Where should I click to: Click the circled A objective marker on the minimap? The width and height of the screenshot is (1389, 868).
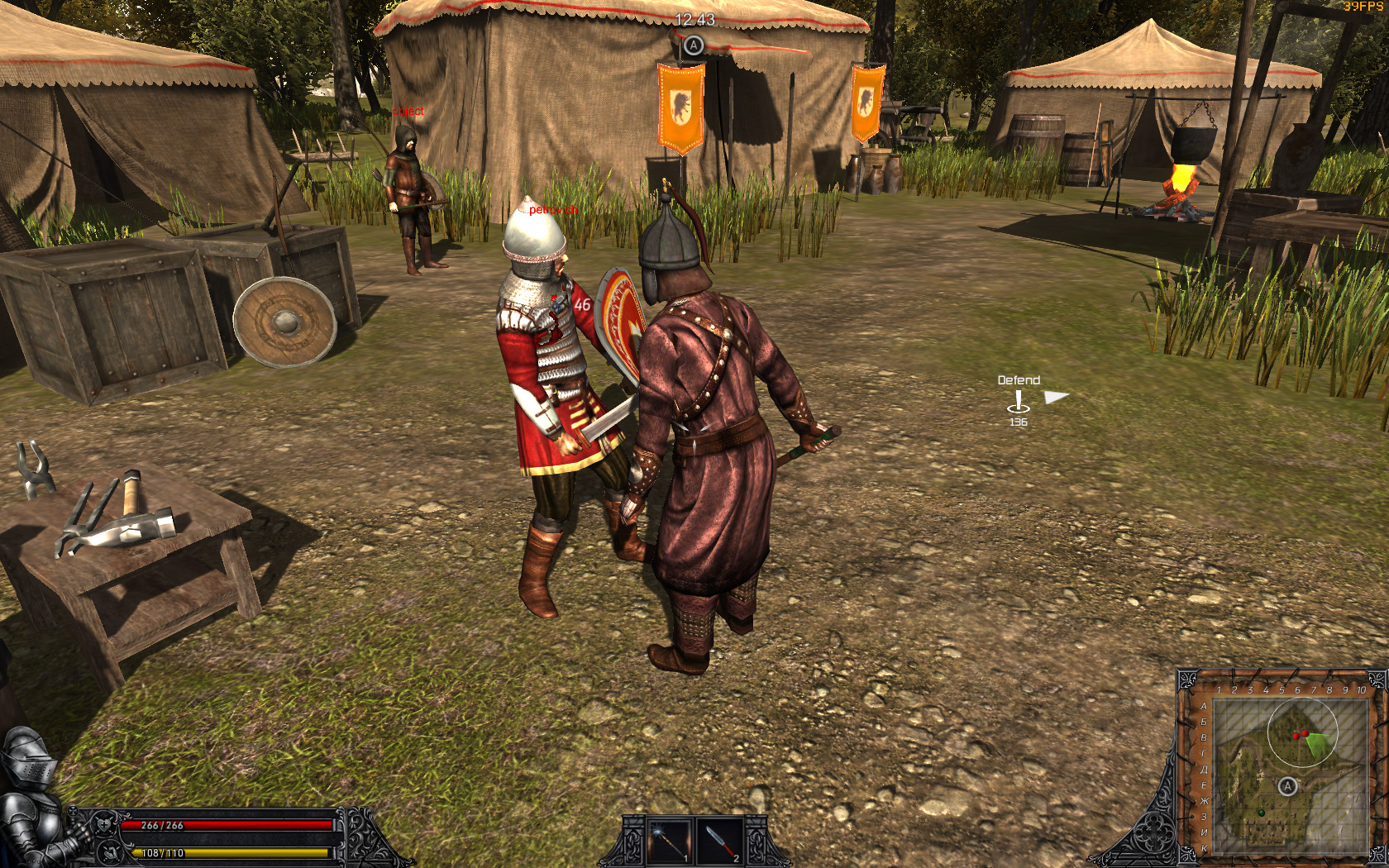1287,787
